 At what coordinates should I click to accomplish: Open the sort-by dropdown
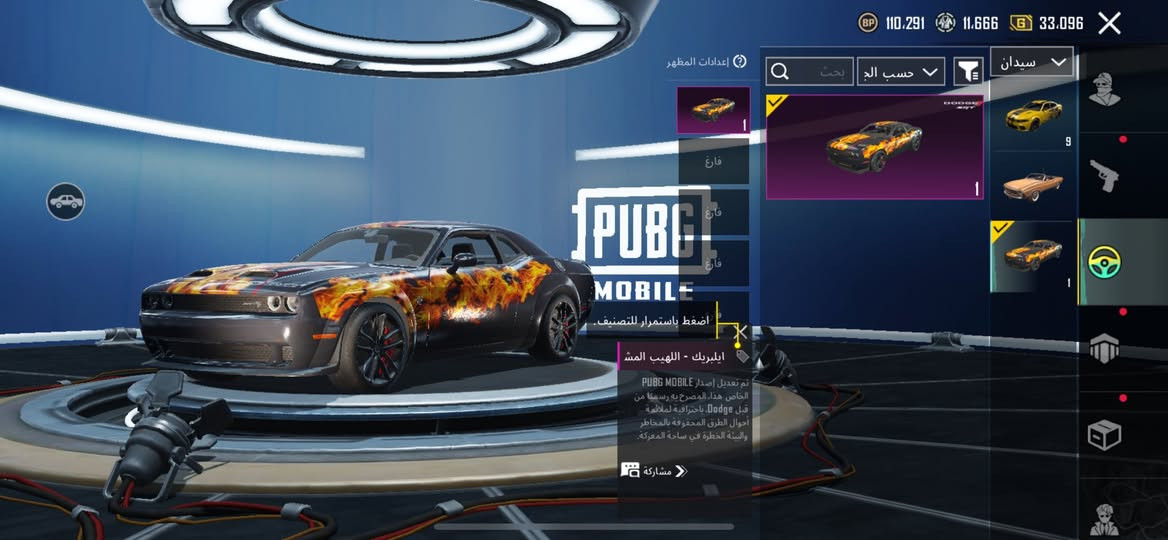901,72
